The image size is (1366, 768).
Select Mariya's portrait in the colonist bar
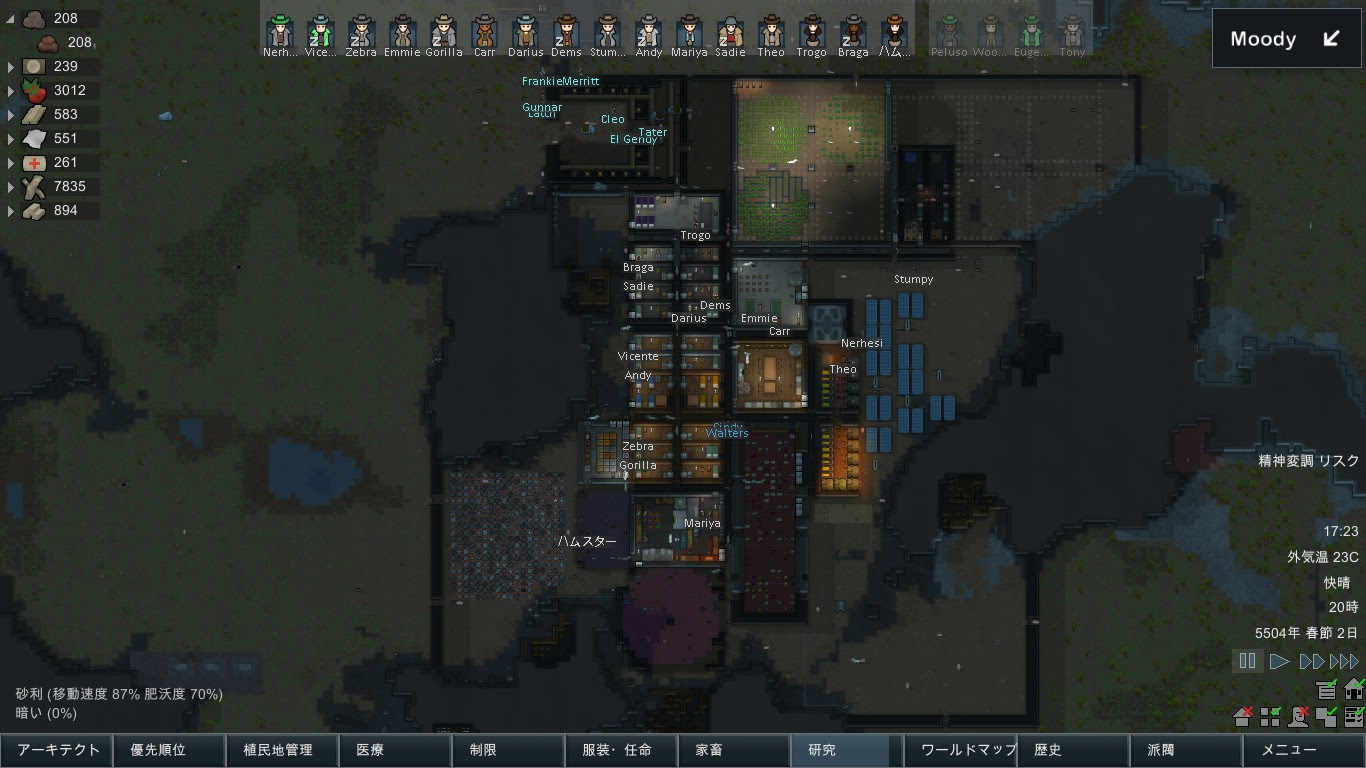click(x=690, y=30)
